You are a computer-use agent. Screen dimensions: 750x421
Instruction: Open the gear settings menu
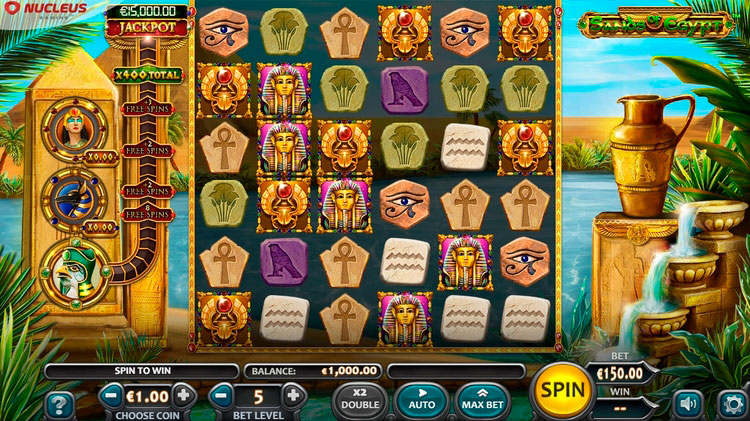732,403
